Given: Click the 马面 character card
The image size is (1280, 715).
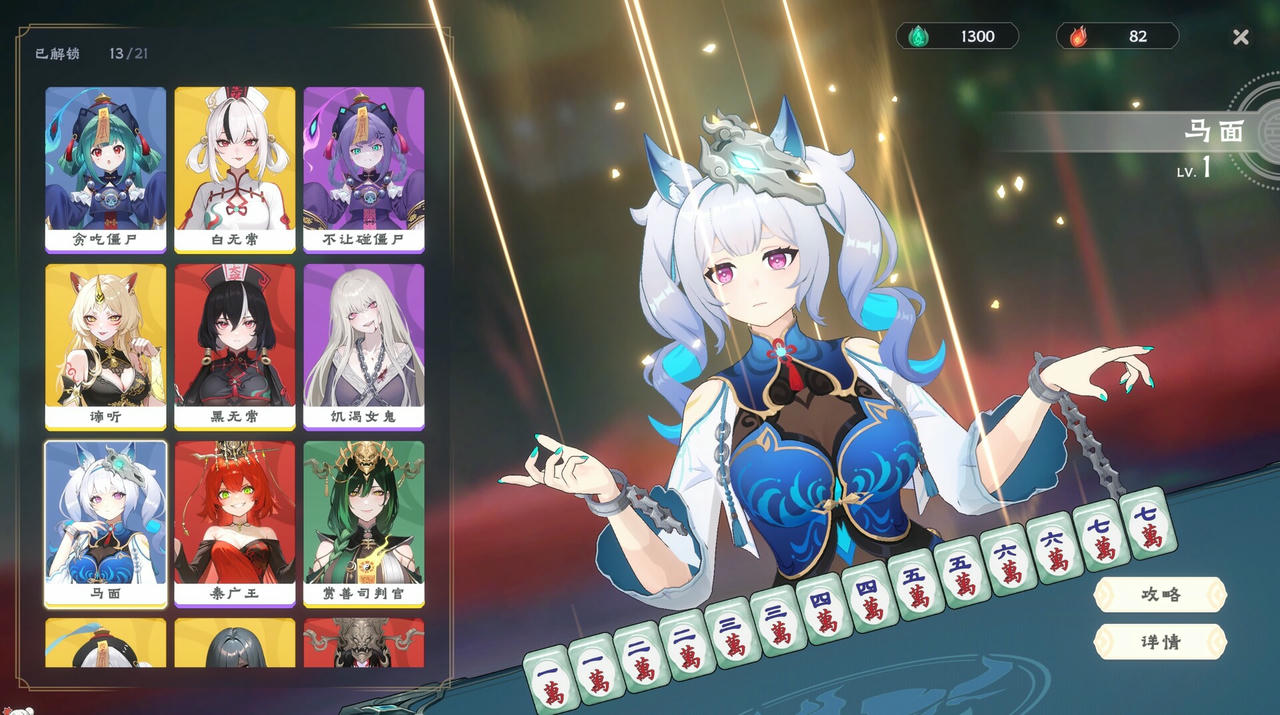Looking at the screenshot, I should click(105, 522).
